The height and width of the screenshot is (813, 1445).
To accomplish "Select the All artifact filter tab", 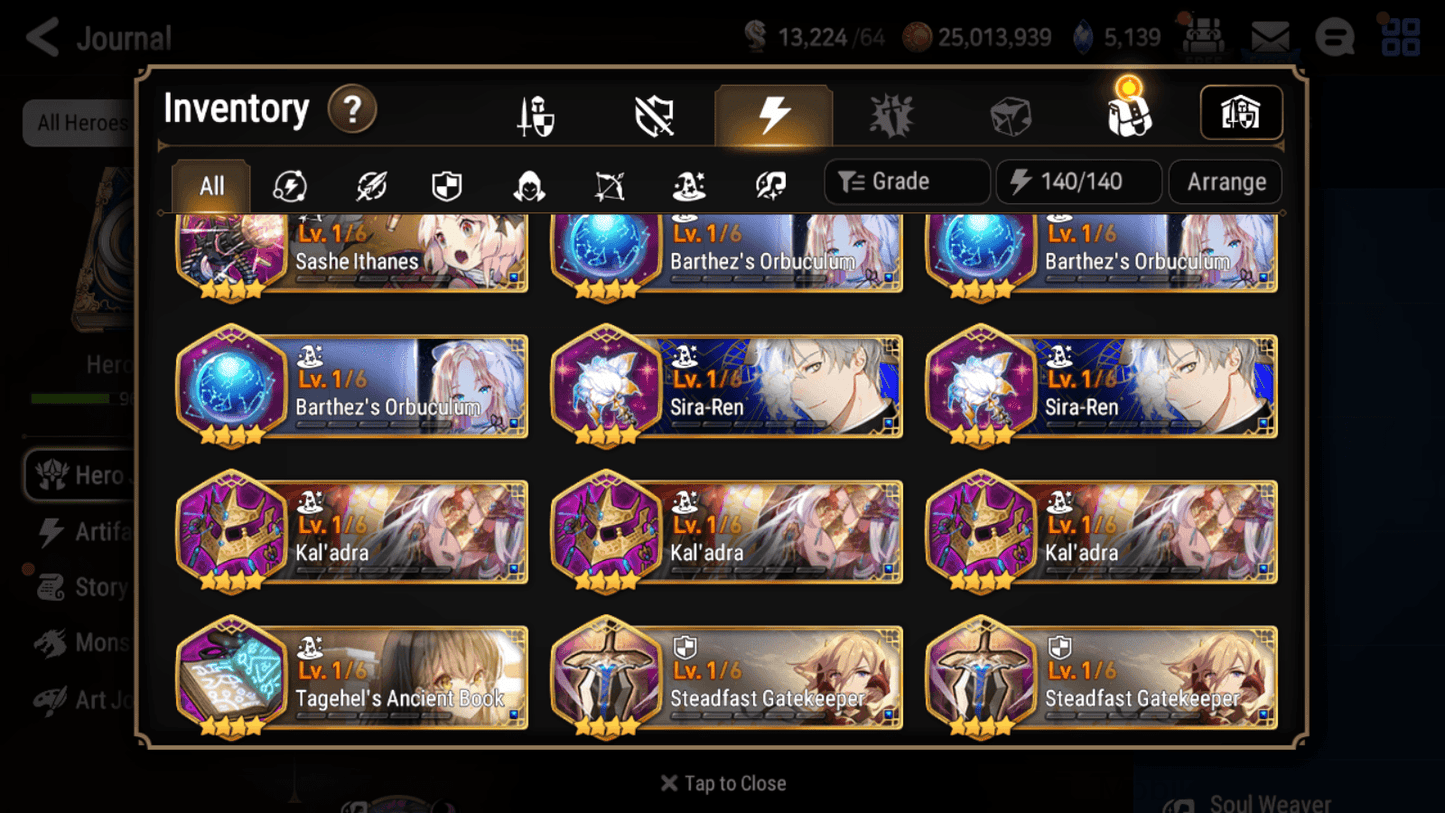I will (210, 185).
